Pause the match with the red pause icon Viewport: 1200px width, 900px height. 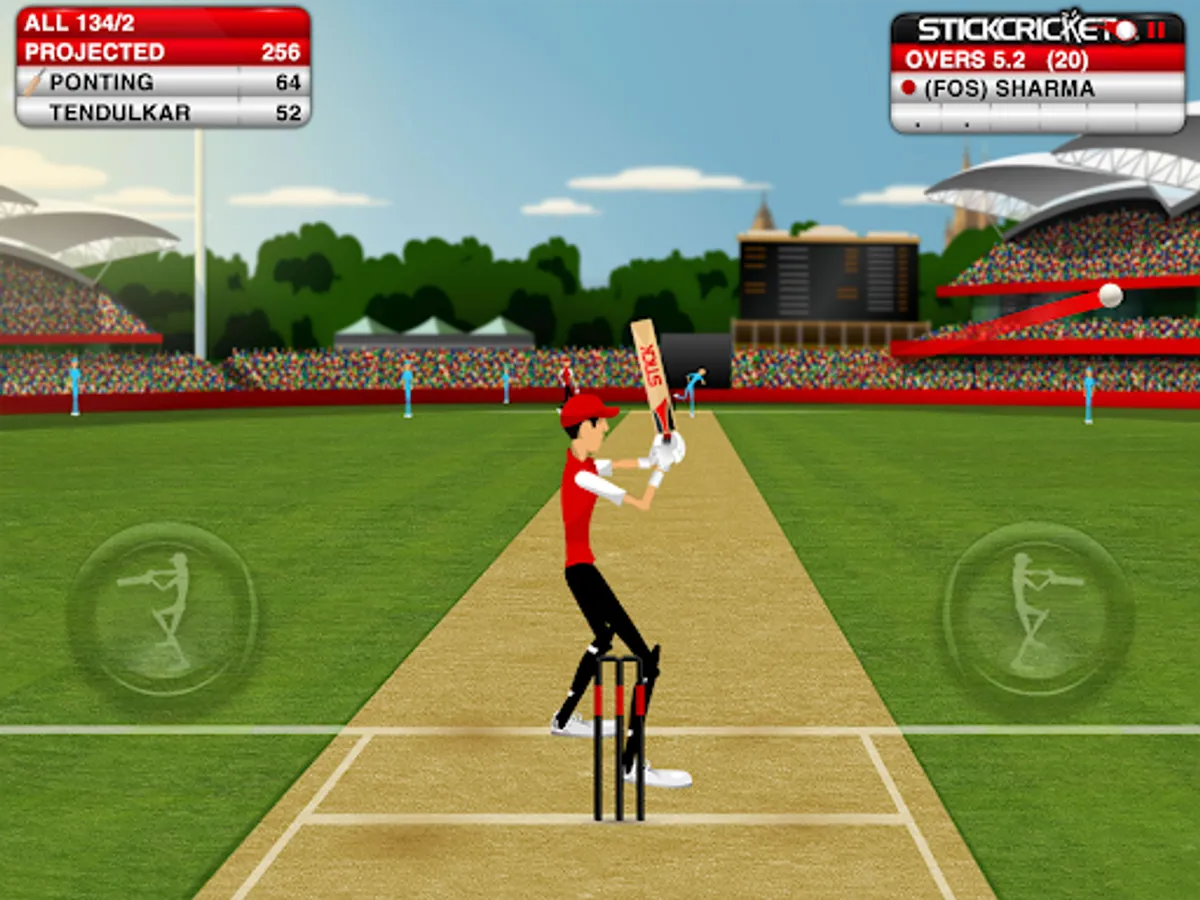[1156, 29]
